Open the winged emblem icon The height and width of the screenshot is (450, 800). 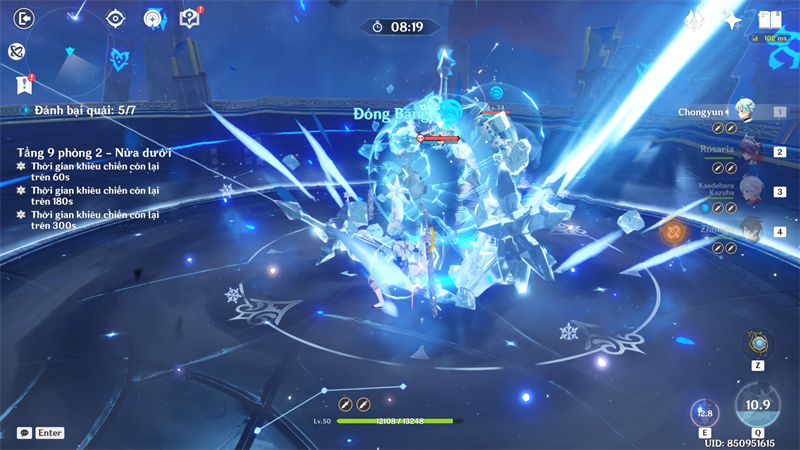[x=695, y=19]
